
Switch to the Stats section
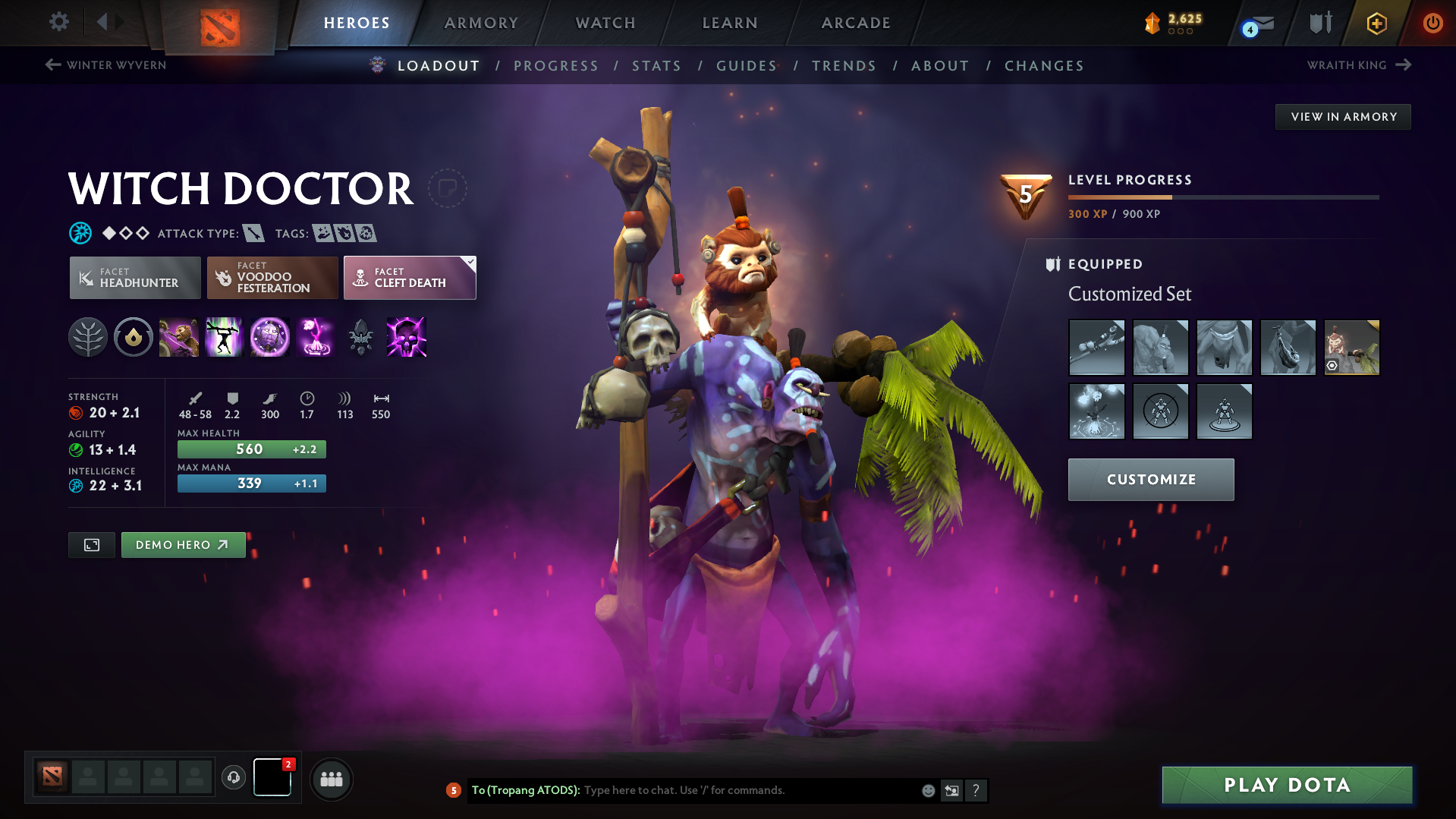pos(656,66)
